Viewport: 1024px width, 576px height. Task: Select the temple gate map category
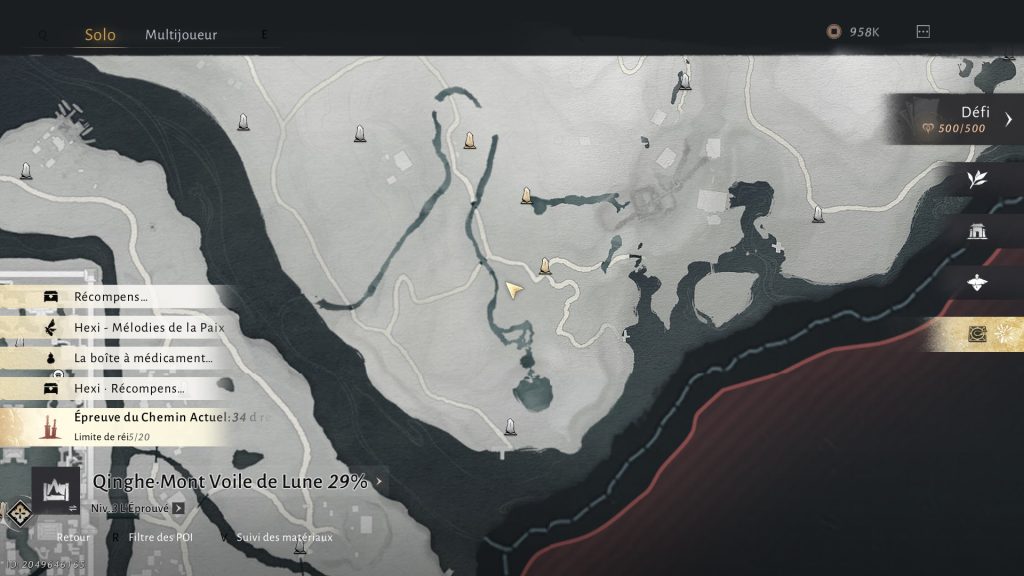(x=977, y=232)
